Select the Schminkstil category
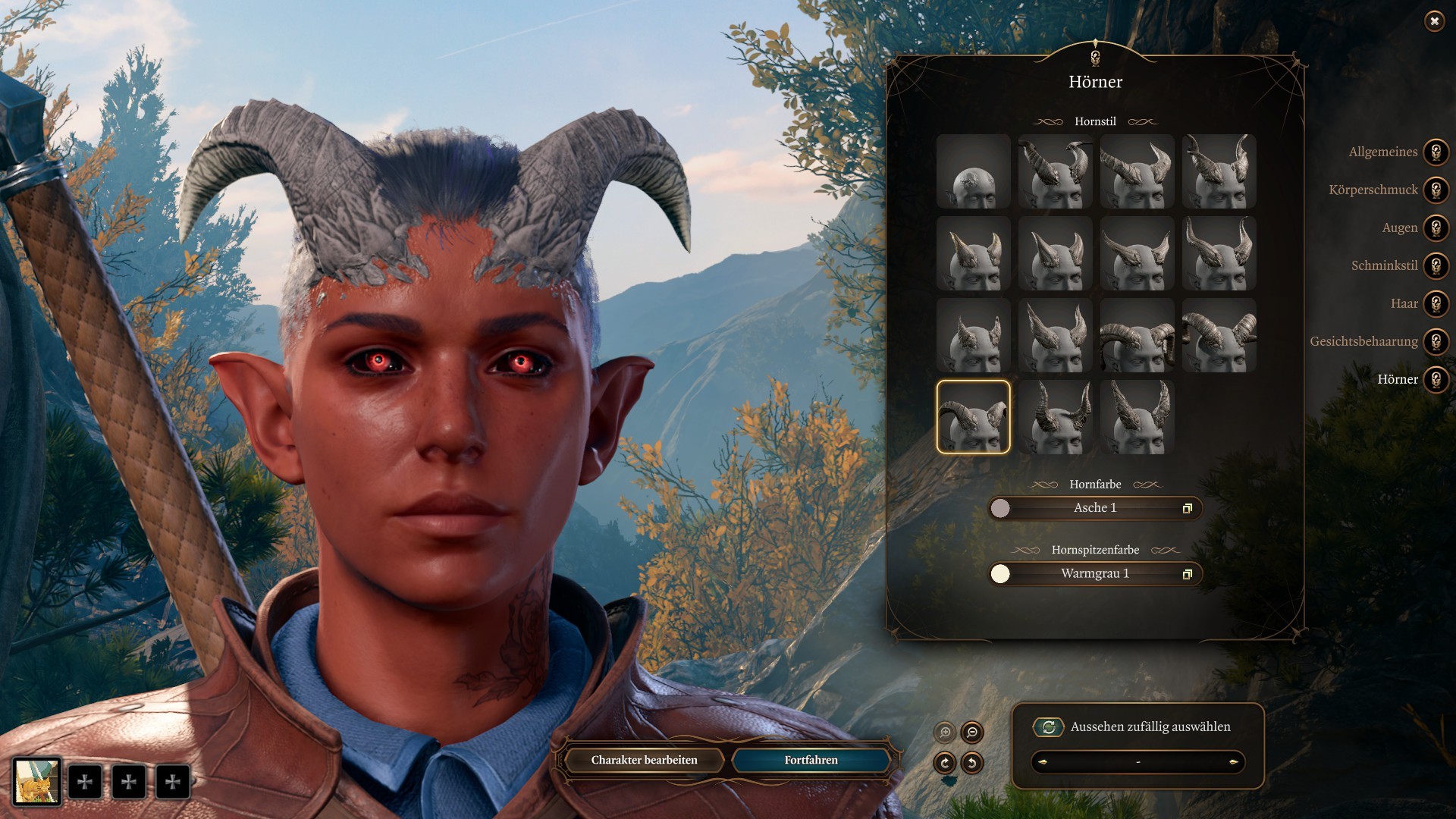The width and height of the screenshot is (1456, 819). point(1436,265)
